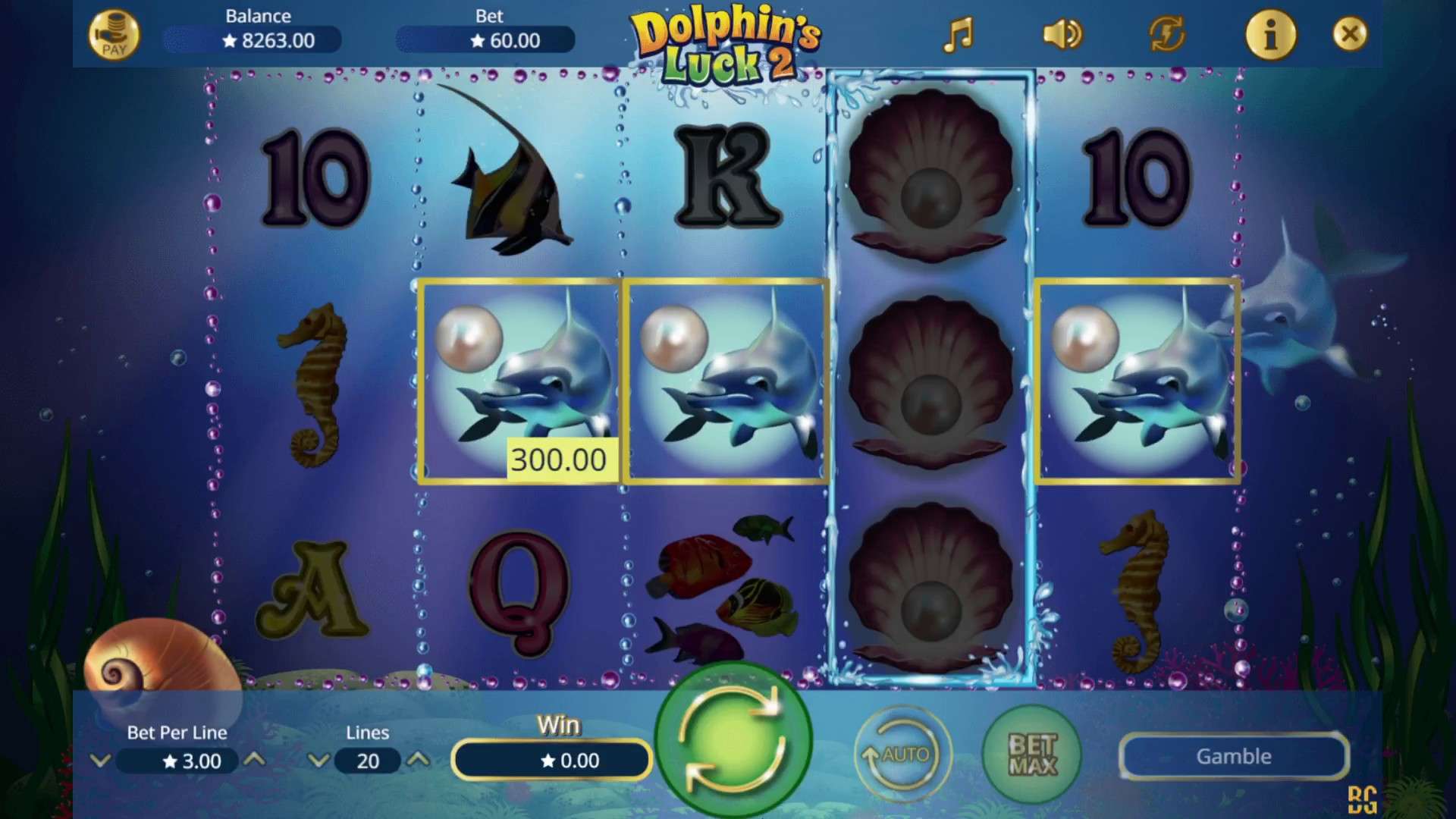This screenshot has height=819, width=1456.
Task: Decrease Bet Per Line with down arrow
Action: click(x=101, y=760)
